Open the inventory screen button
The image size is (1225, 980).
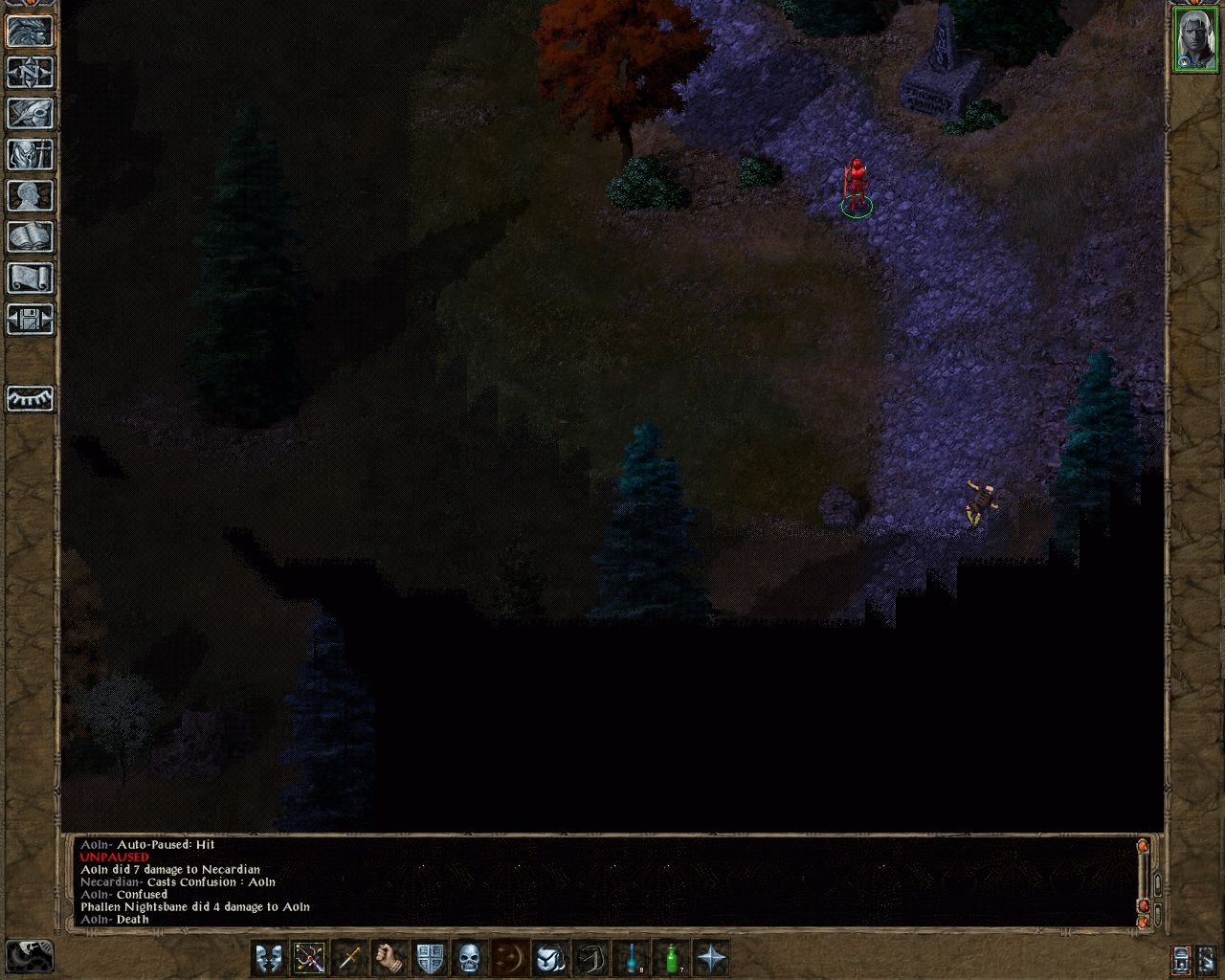pos(30,155)
